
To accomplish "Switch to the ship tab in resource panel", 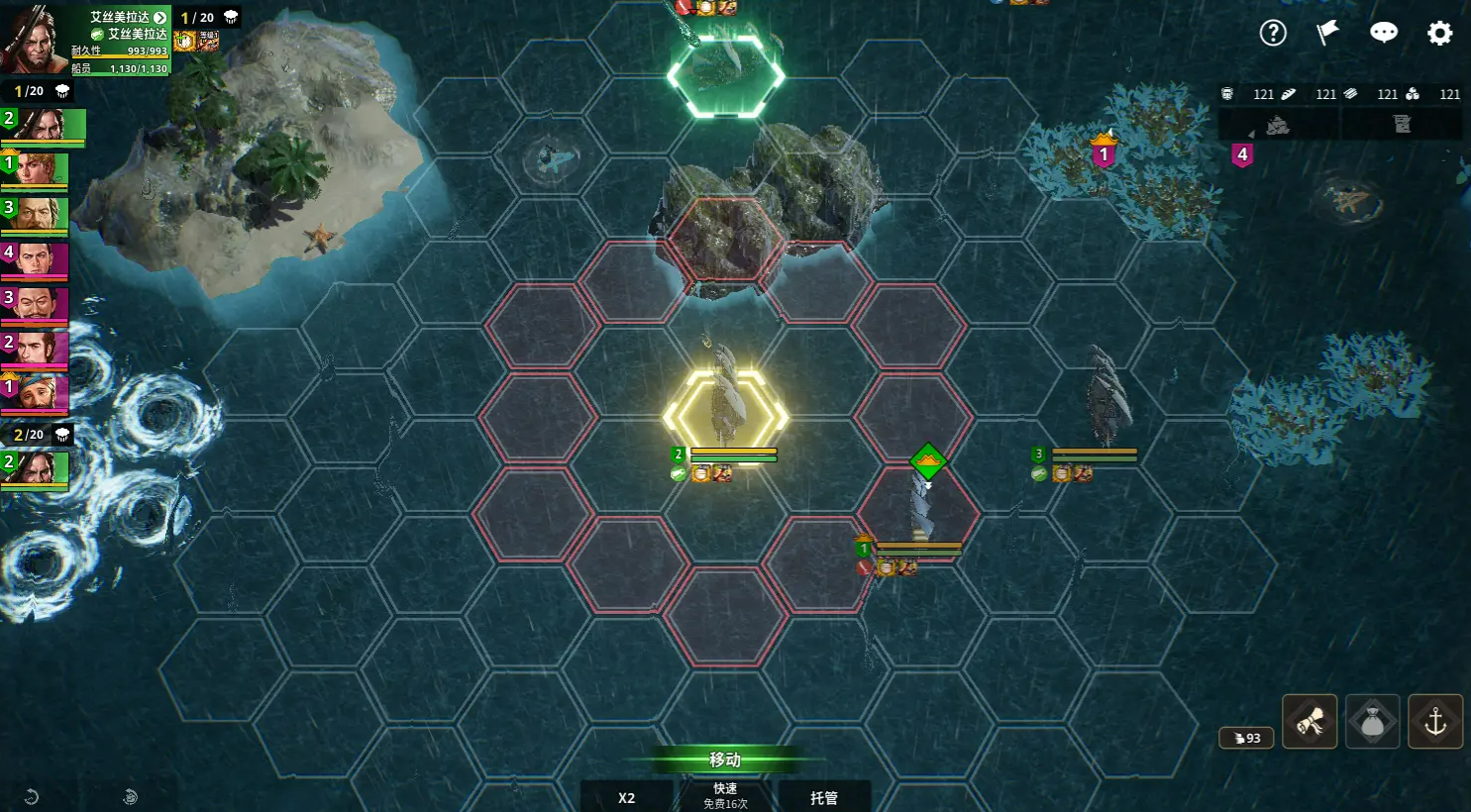I will (x=1278, y=125).
